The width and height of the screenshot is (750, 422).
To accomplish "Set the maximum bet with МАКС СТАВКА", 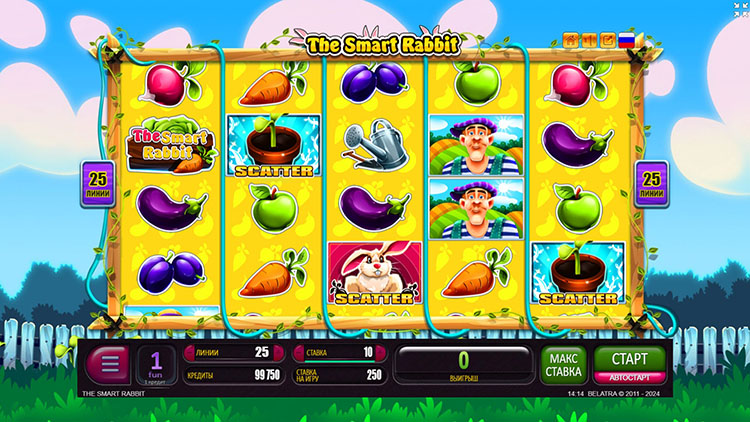I will coord(563,365).
